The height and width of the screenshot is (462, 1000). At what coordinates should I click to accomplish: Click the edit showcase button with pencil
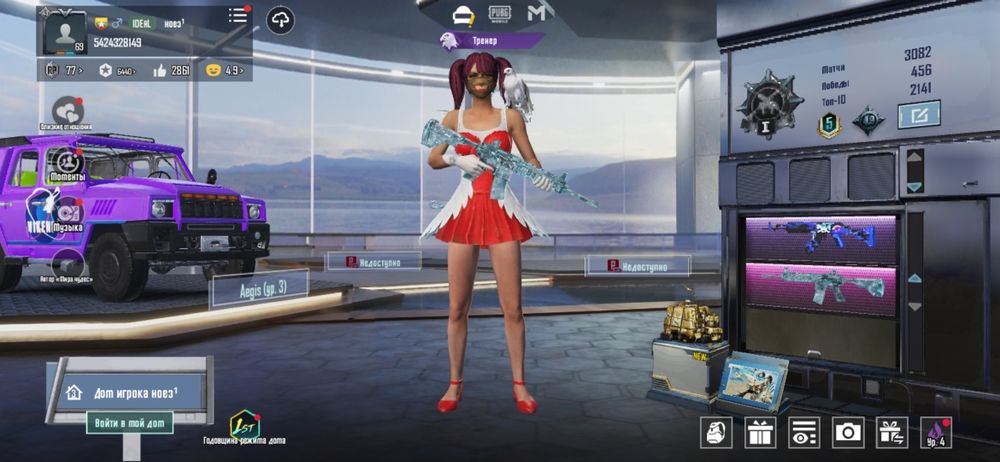[918, 115]
